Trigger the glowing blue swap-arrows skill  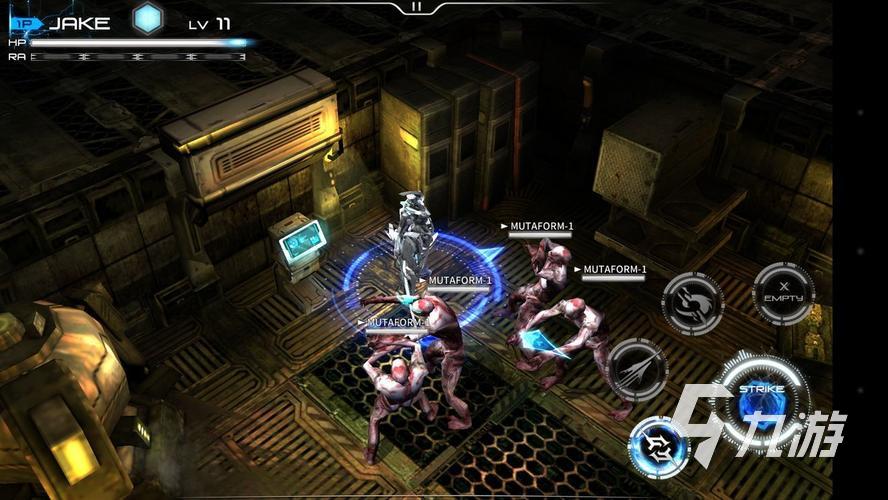click(659, 445)
